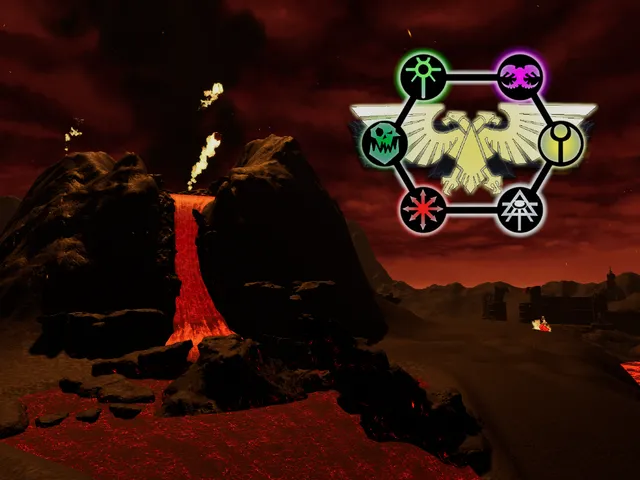
Task: Choose the purple Tyranid faction icon
Action: click(520, 76)
